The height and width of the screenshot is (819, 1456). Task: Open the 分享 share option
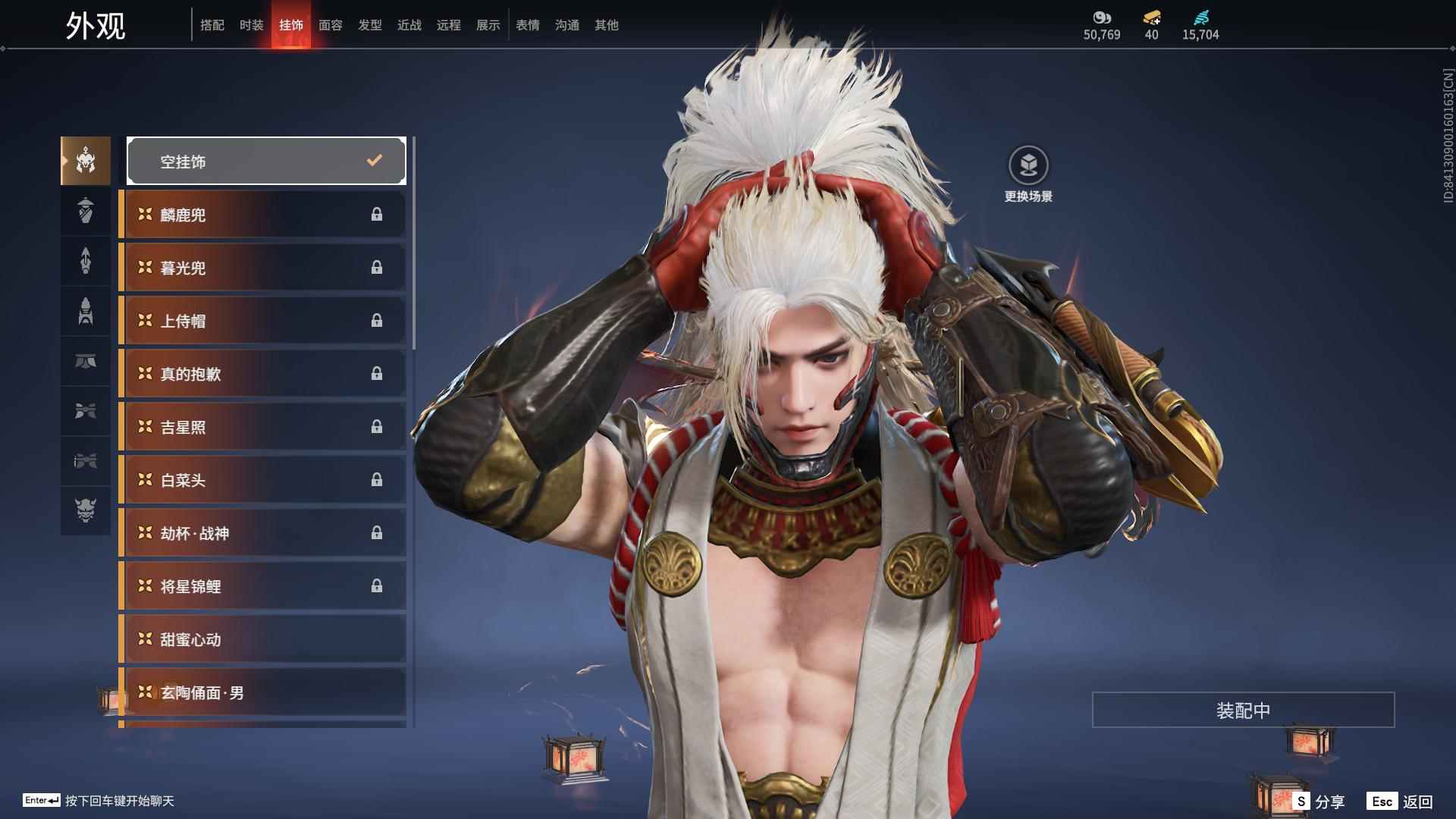click(x=1319, y=801)
